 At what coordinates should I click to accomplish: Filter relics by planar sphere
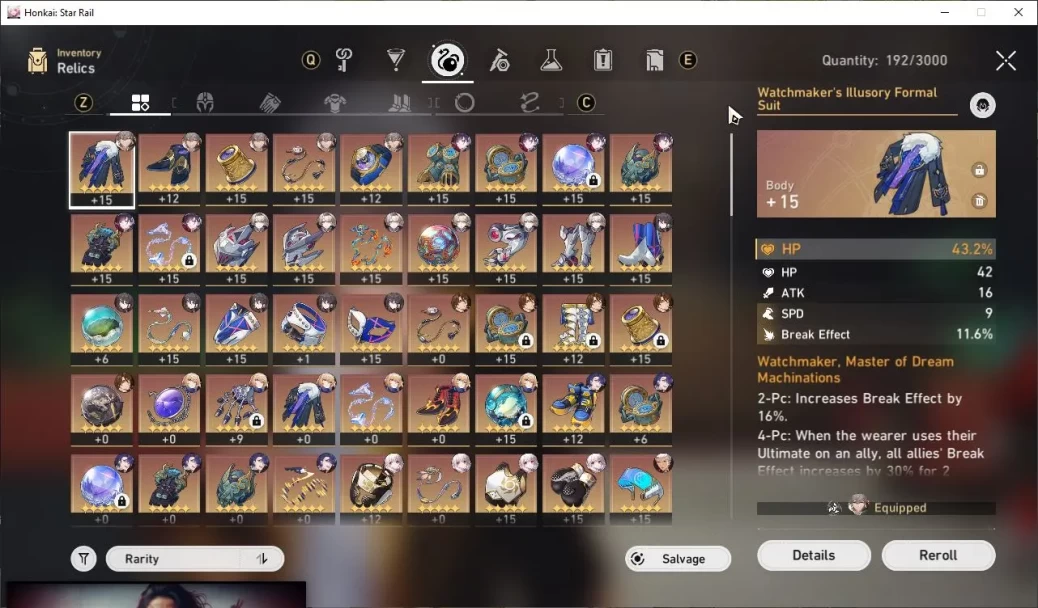coord(464,103)
